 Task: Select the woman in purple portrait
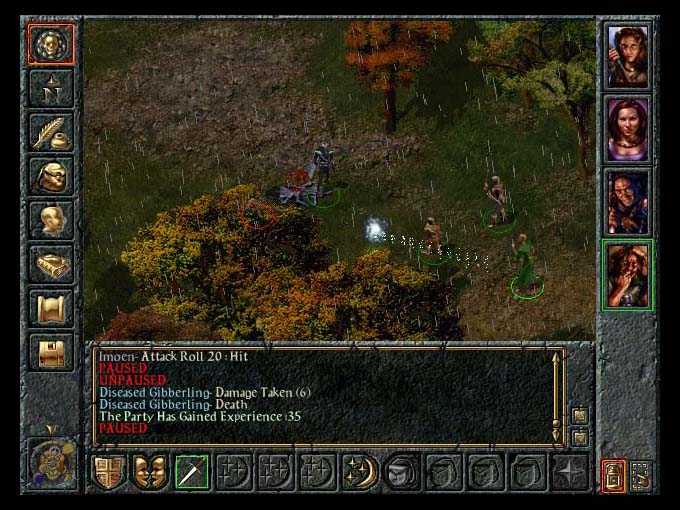pos(628,129)
